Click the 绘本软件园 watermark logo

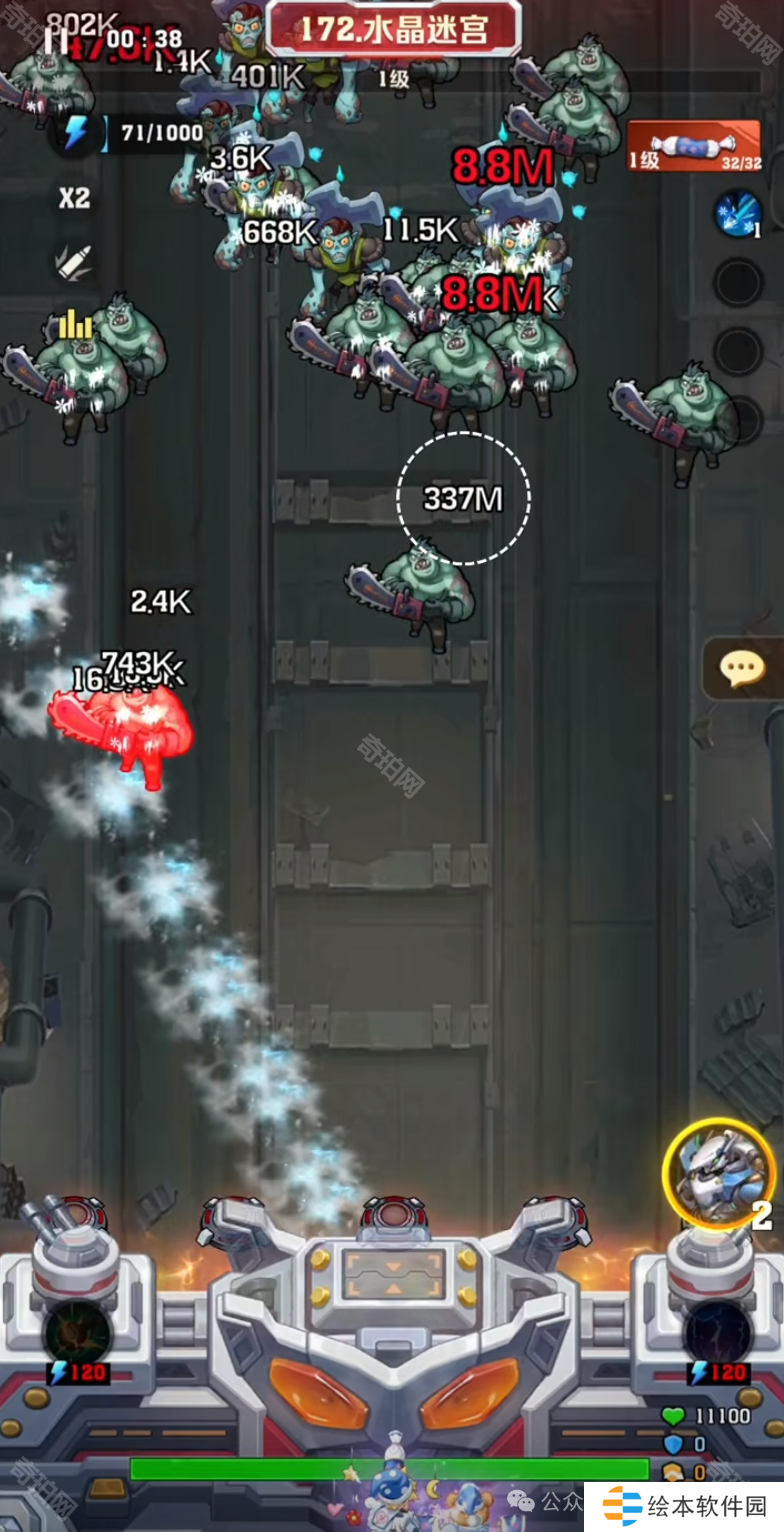(x=685, y=1506)
